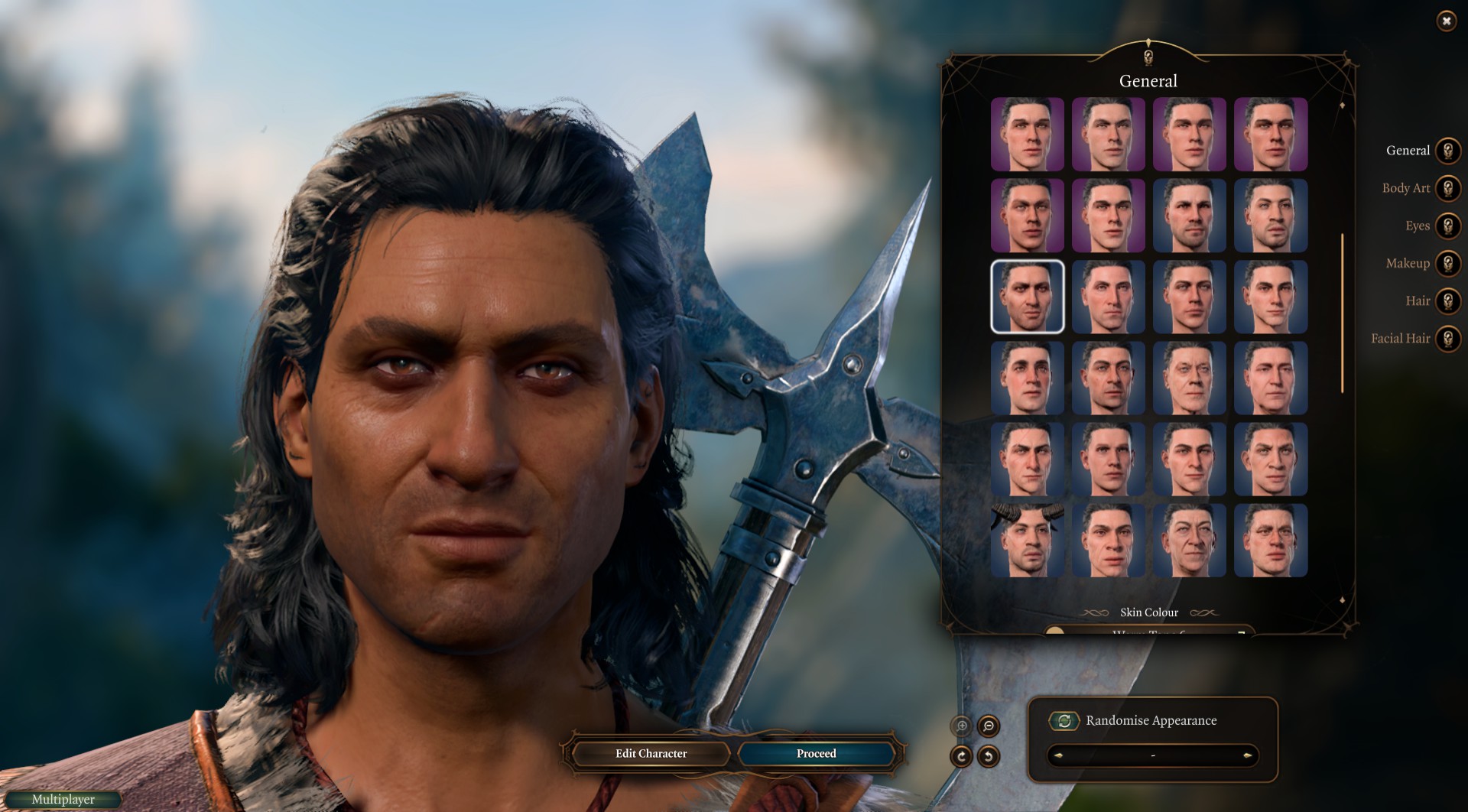Rotate the character clockwise
Screen dimensions: 1468x812
pyautogui.click(x=961, y=756)
